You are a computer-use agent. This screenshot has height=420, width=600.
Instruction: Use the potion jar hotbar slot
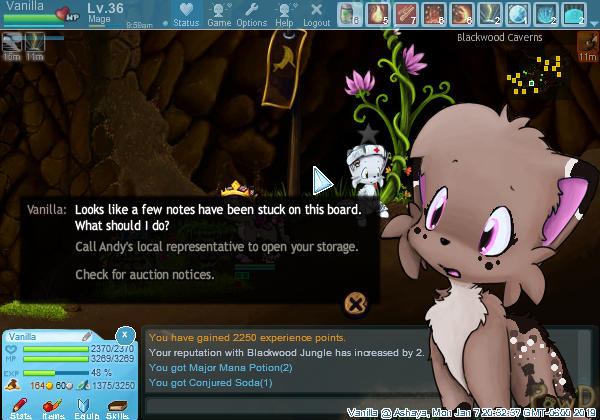coord(349,14)
